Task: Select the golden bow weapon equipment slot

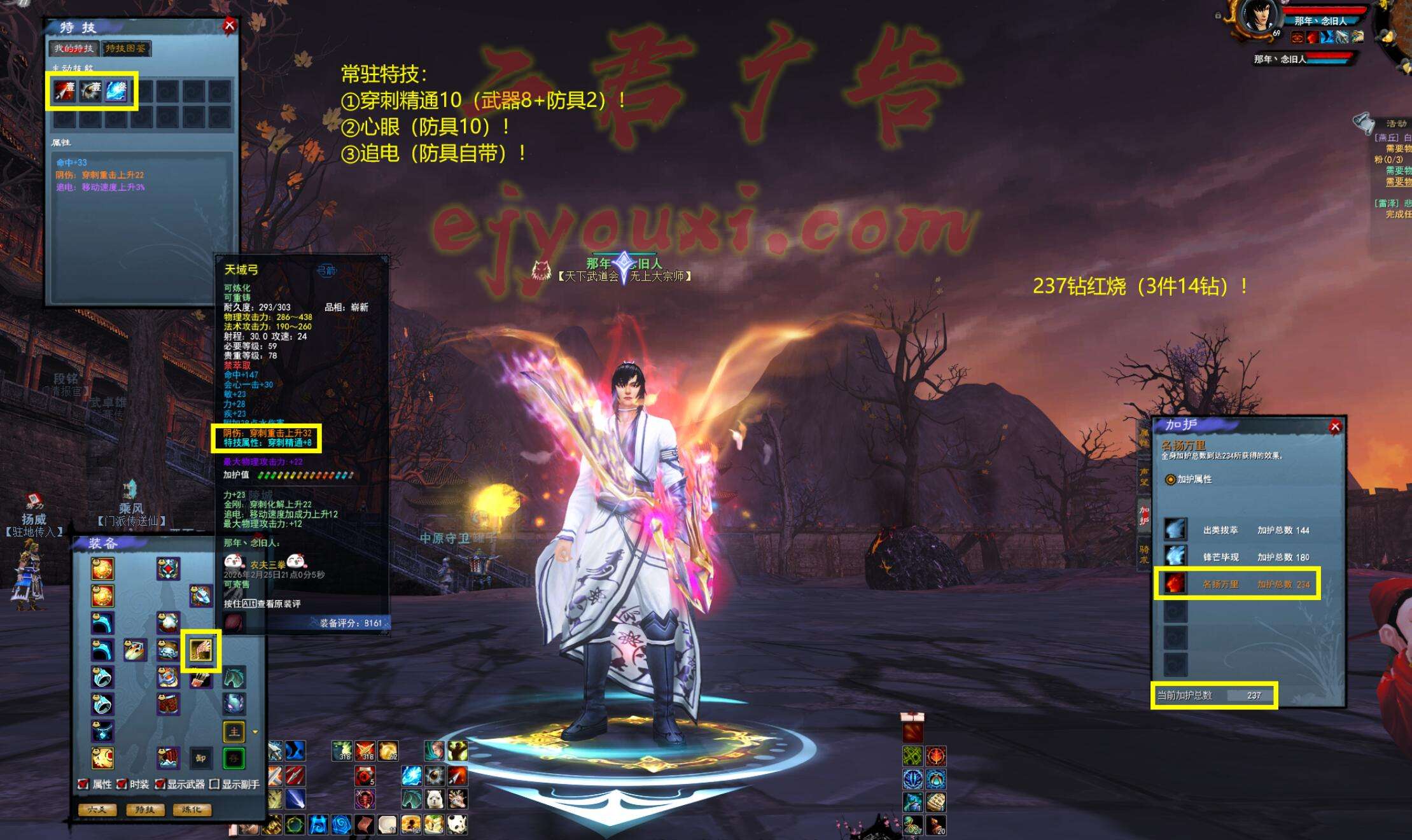Action: [x=201, y=650]
